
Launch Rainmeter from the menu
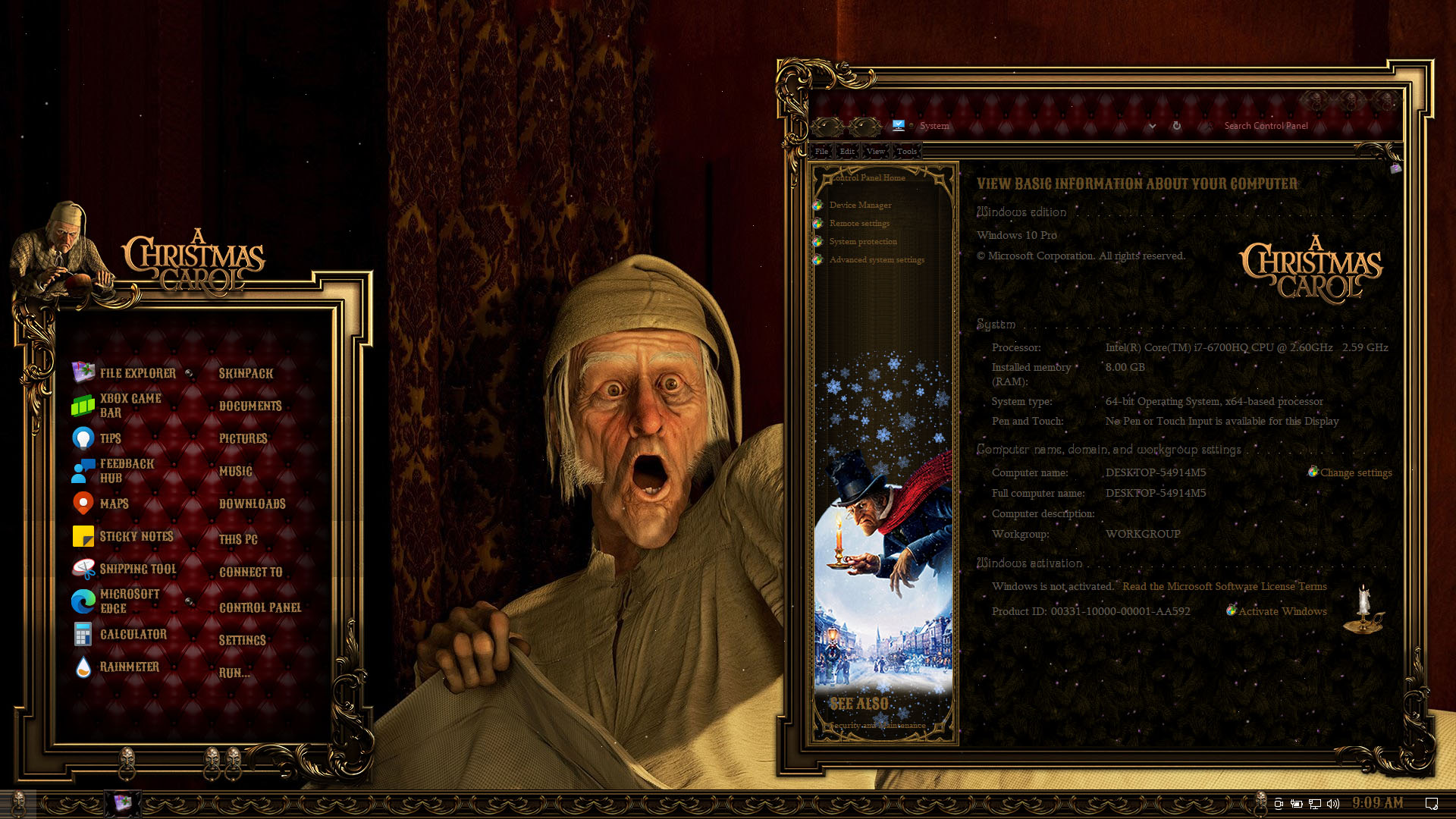pos(129,667)
